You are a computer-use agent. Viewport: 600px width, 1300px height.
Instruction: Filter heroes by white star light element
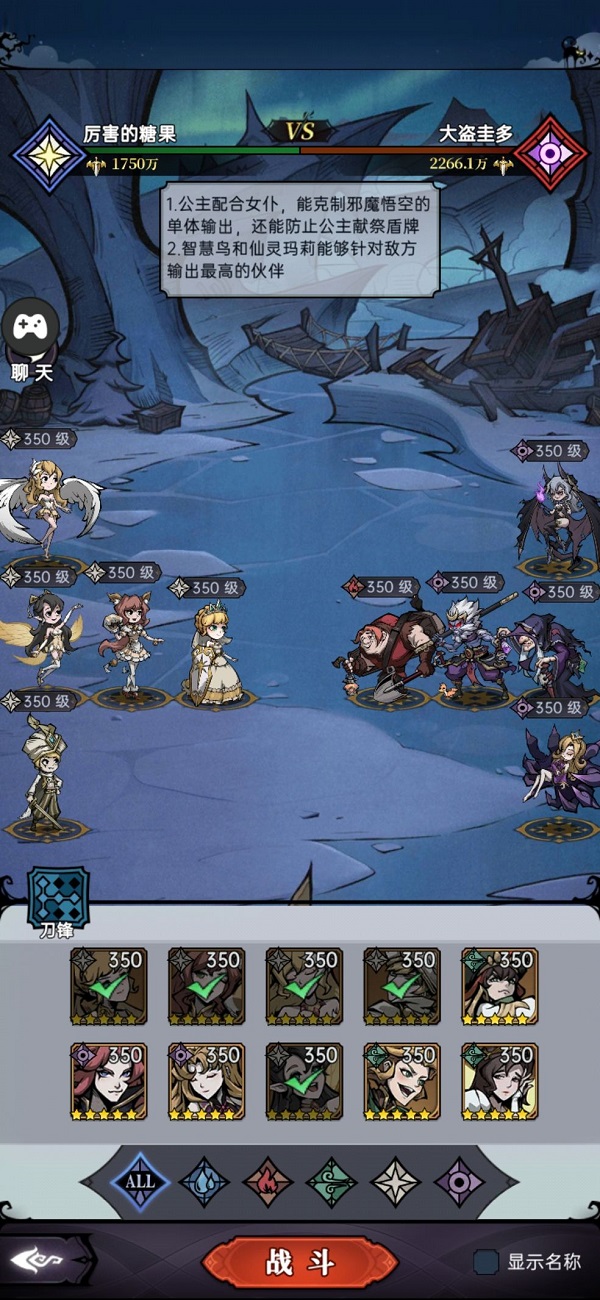pos(396,1181)
